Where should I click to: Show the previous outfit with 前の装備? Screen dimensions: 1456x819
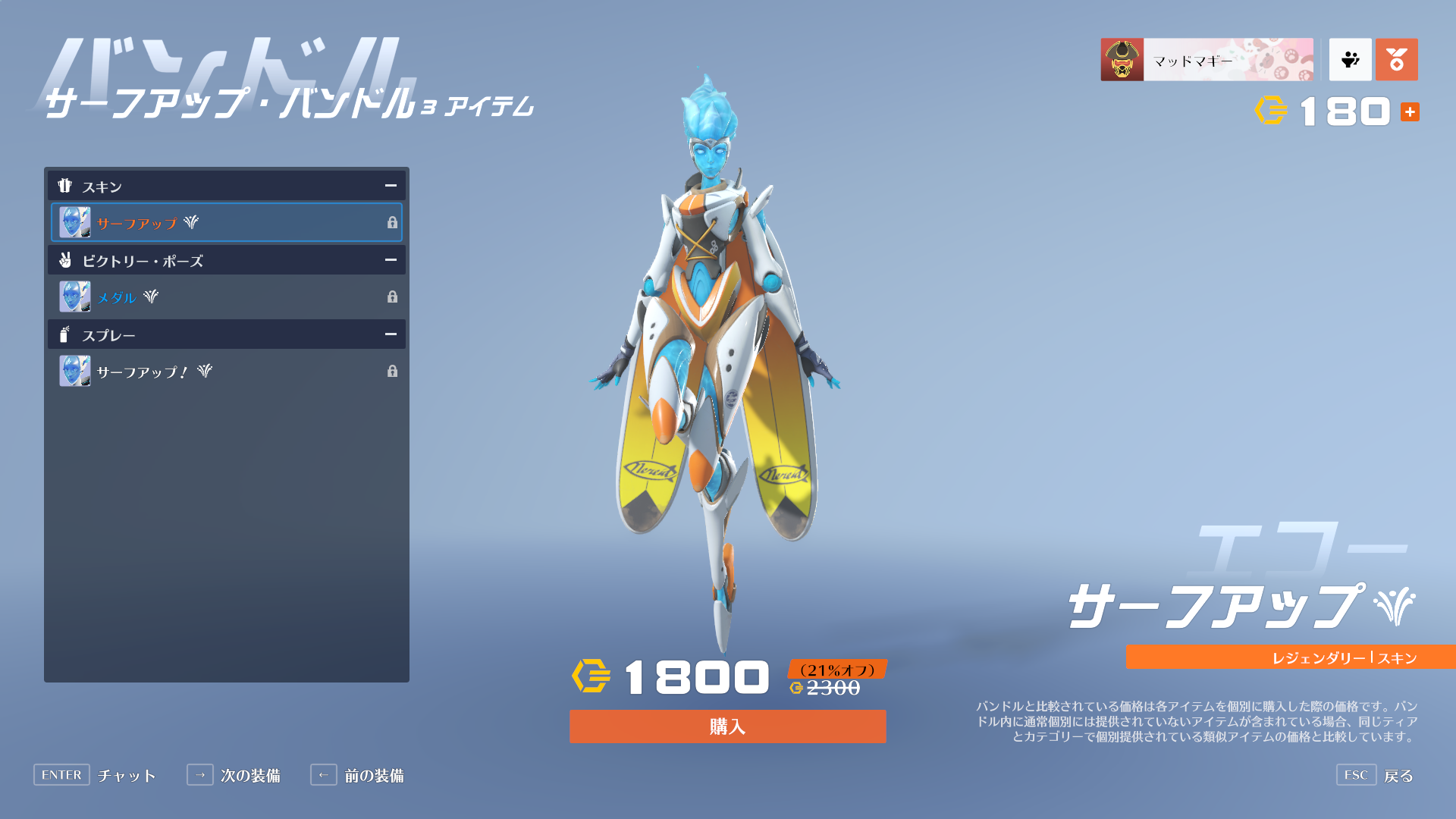point(357,775)
